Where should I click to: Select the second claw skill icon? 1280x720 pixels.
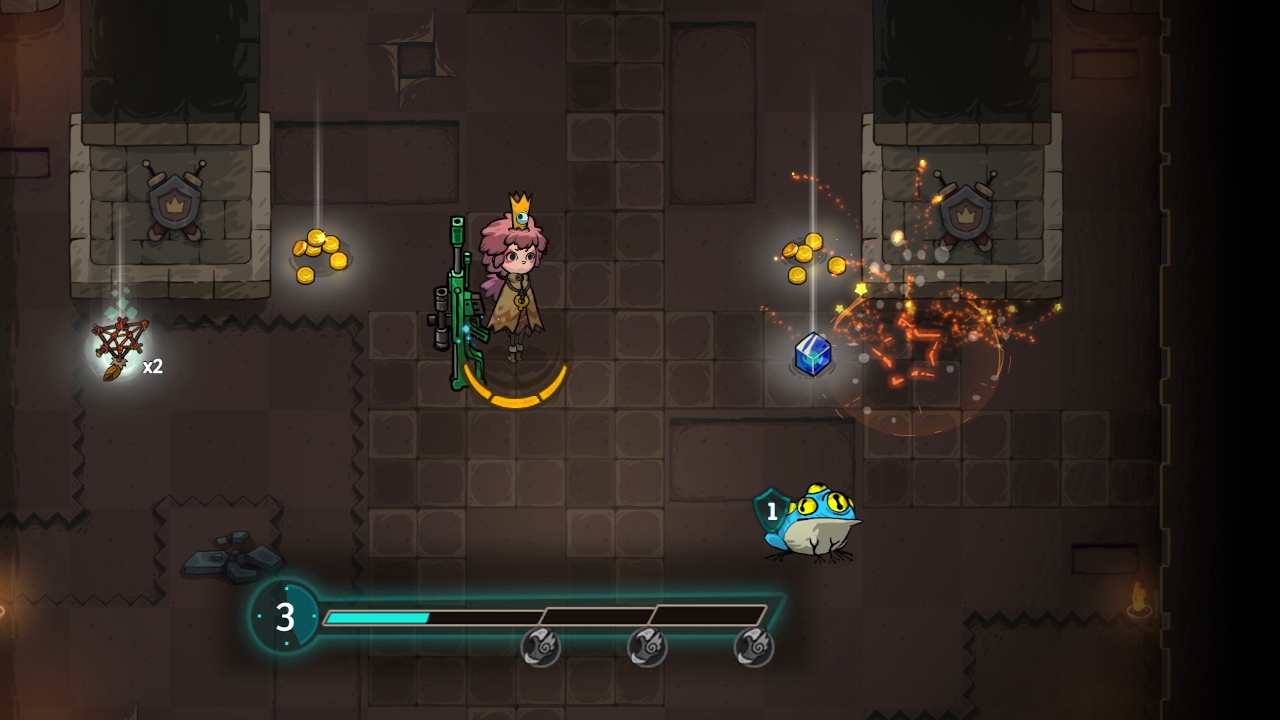648,647
